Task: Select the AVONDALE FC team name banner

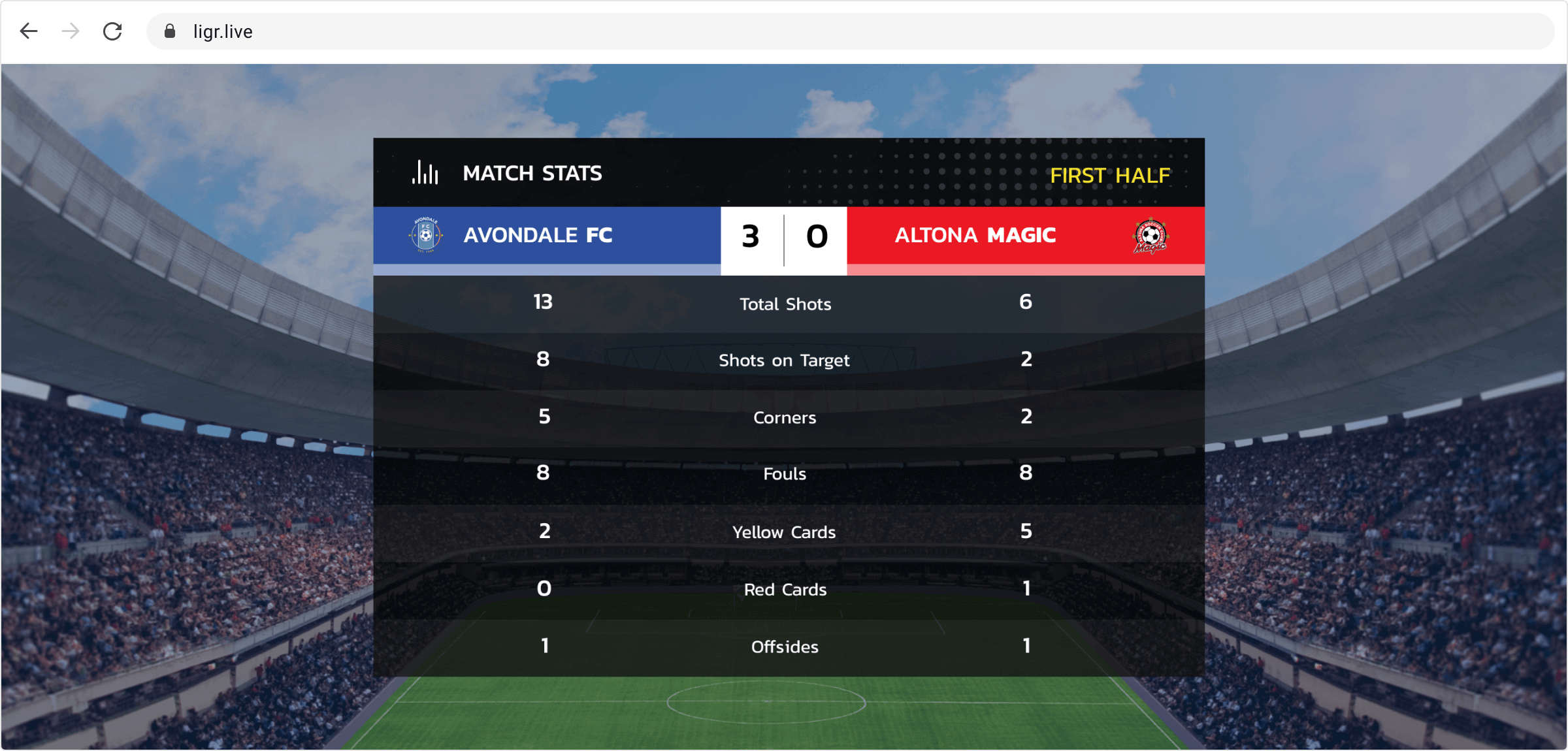Action: pyautogui.click(x=538, y=236)
